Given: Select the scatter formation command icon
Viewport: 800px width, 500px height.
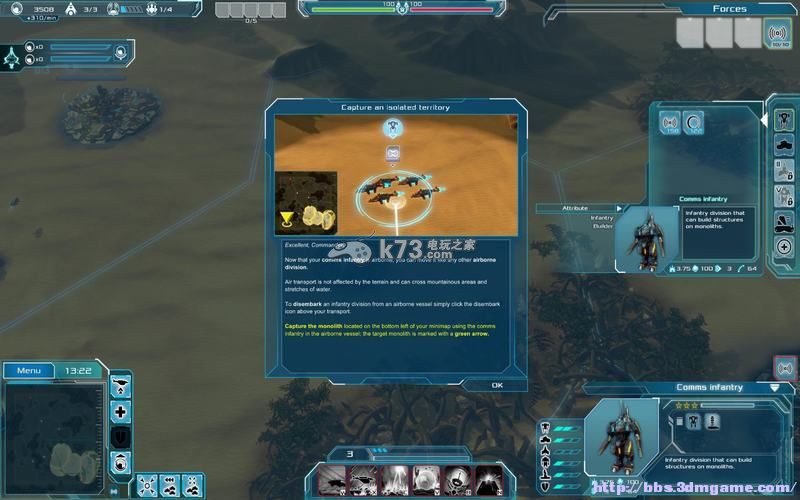Looking at the screenshot, I should (x=145, y=486).
